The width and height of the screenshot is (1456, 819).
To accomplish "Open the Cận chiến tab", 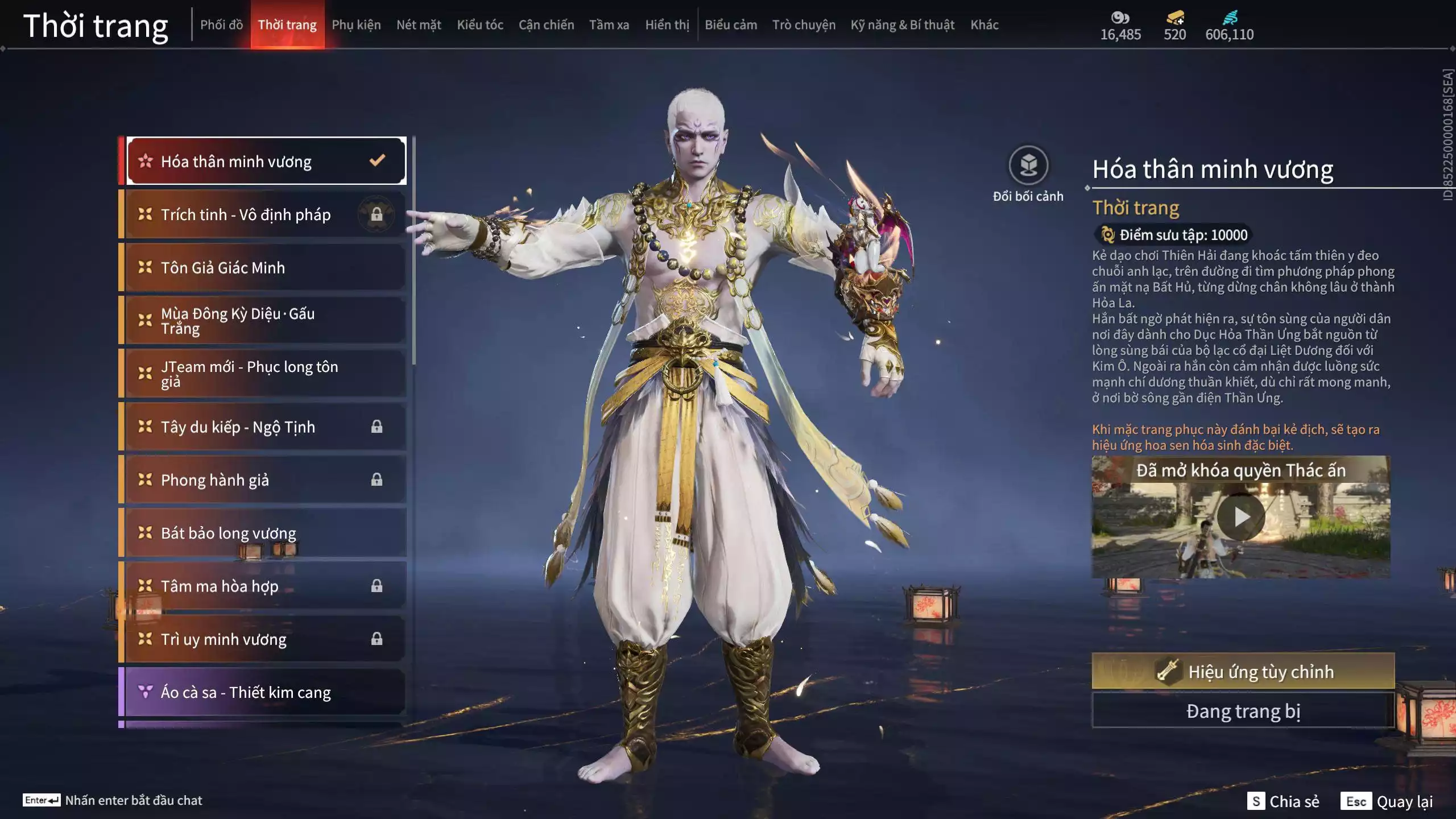I will click(x=546, y=25).
